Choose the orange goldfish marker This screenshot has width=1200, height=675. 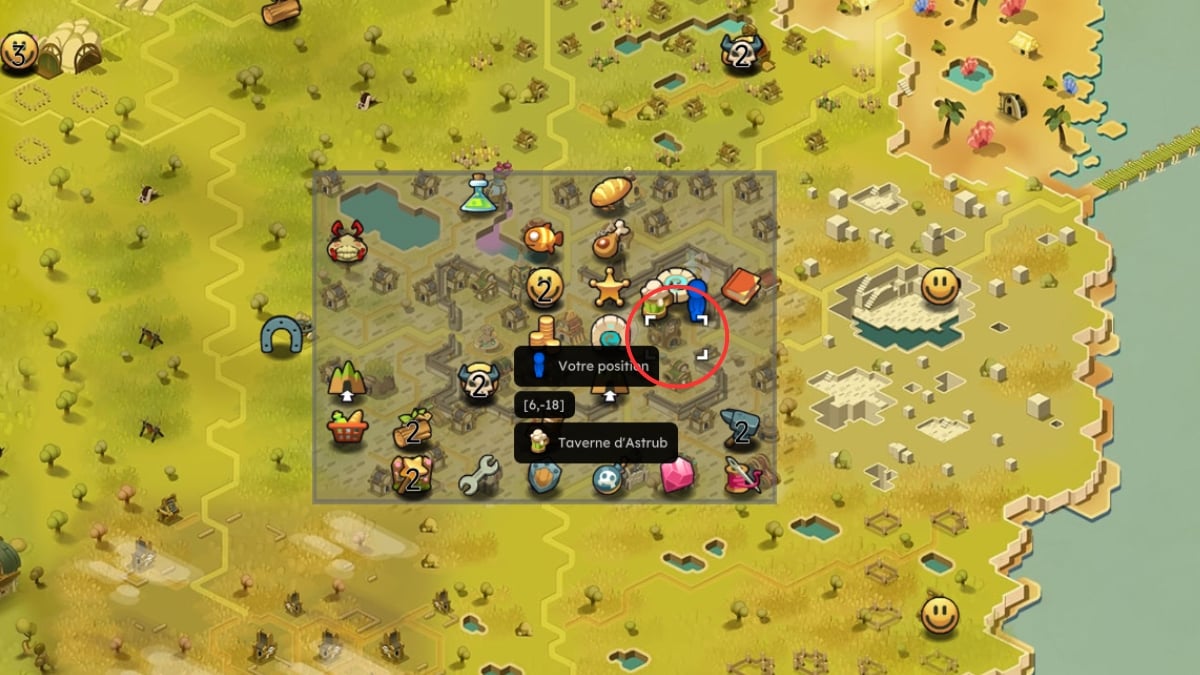543,238
